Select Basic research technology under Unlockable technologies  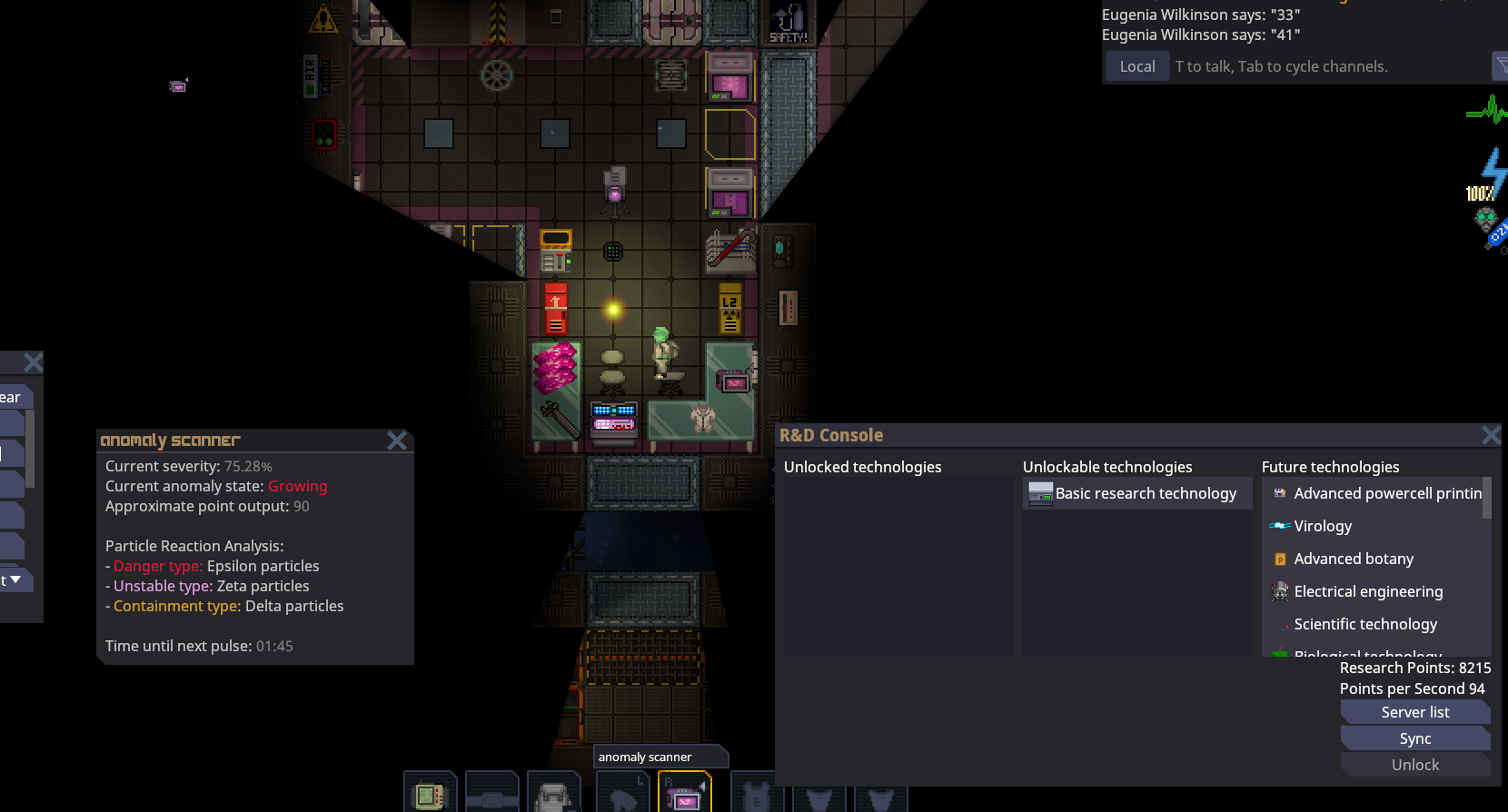click(x=1136, y=493)
